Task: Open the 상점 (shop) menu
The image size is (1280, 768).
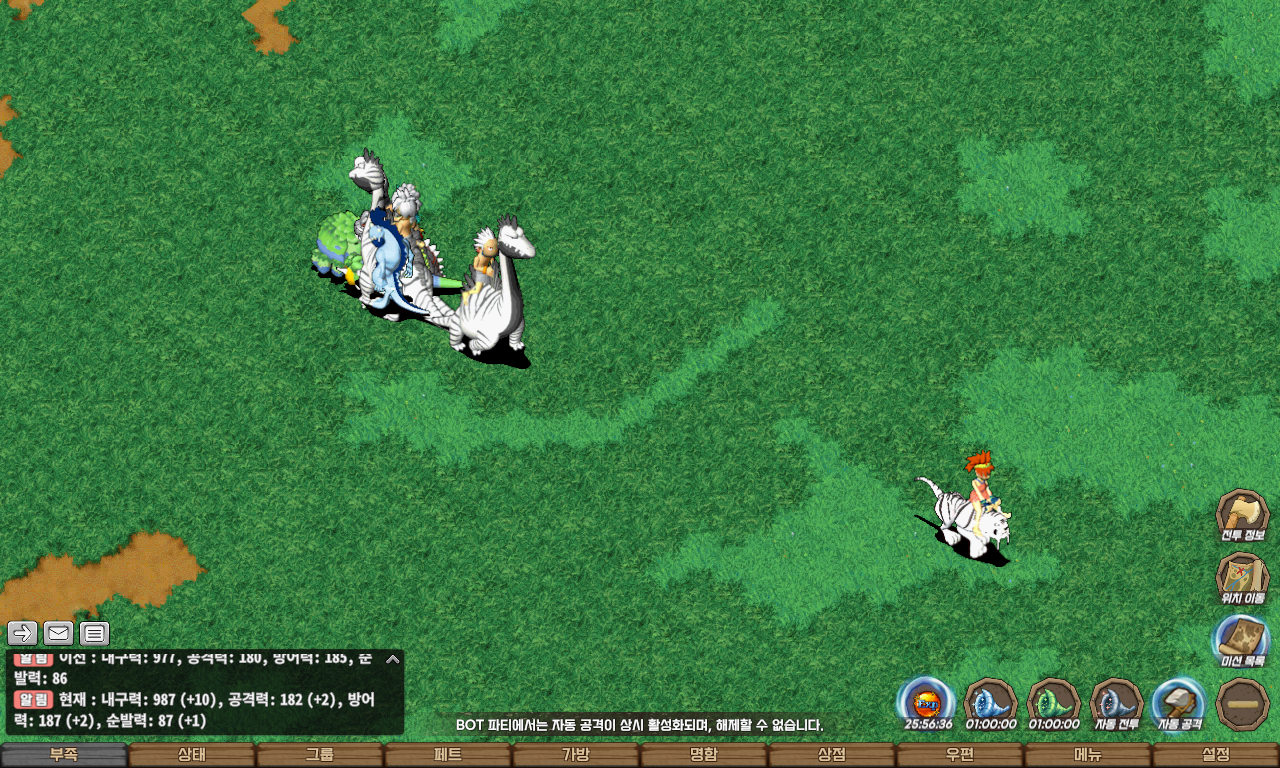Action: [832, 755]
